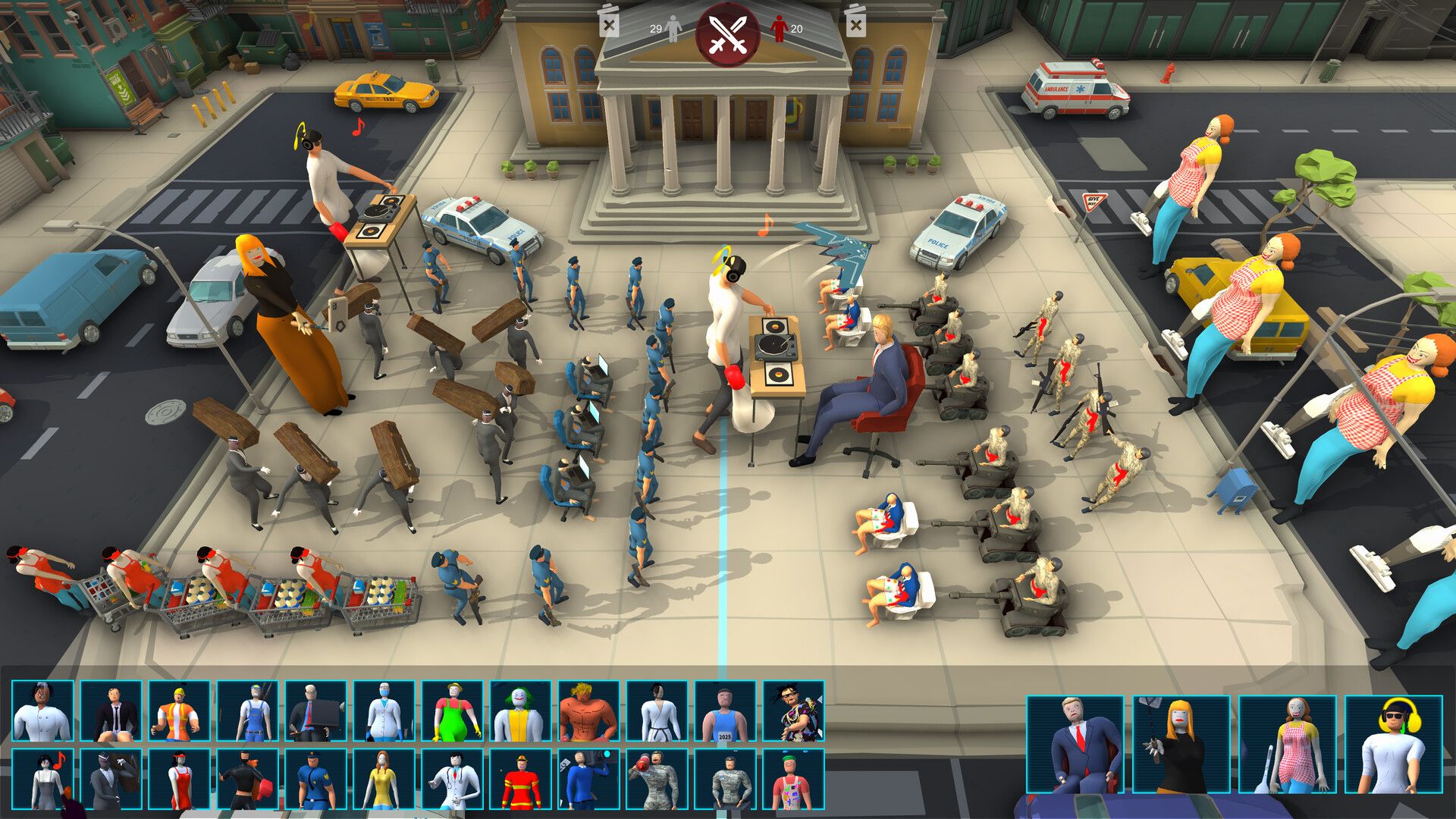Clear the right army with its X button
This screenshot has width=1456, height=819.
click(x=857, y=23)
